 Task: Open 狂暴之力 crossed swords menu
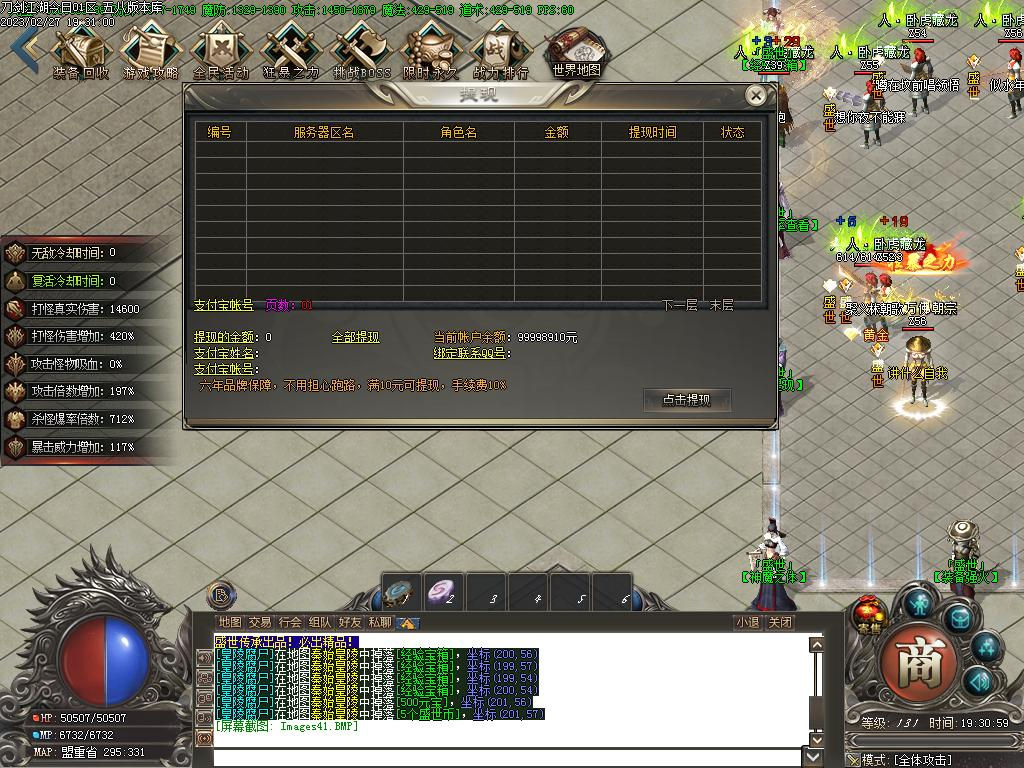pos(290,50)
